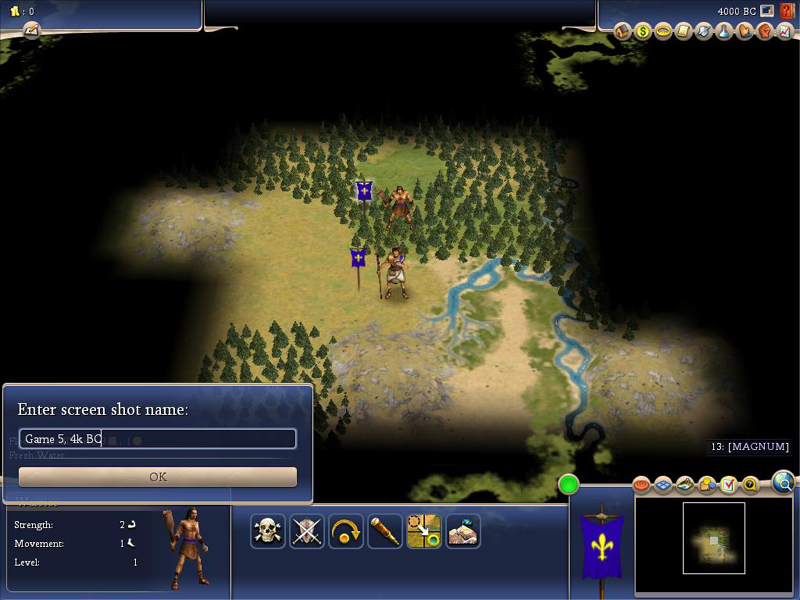Select the crossed swords shield command
800x600 pixels.
pyautogui.click(x=307, y=531)
